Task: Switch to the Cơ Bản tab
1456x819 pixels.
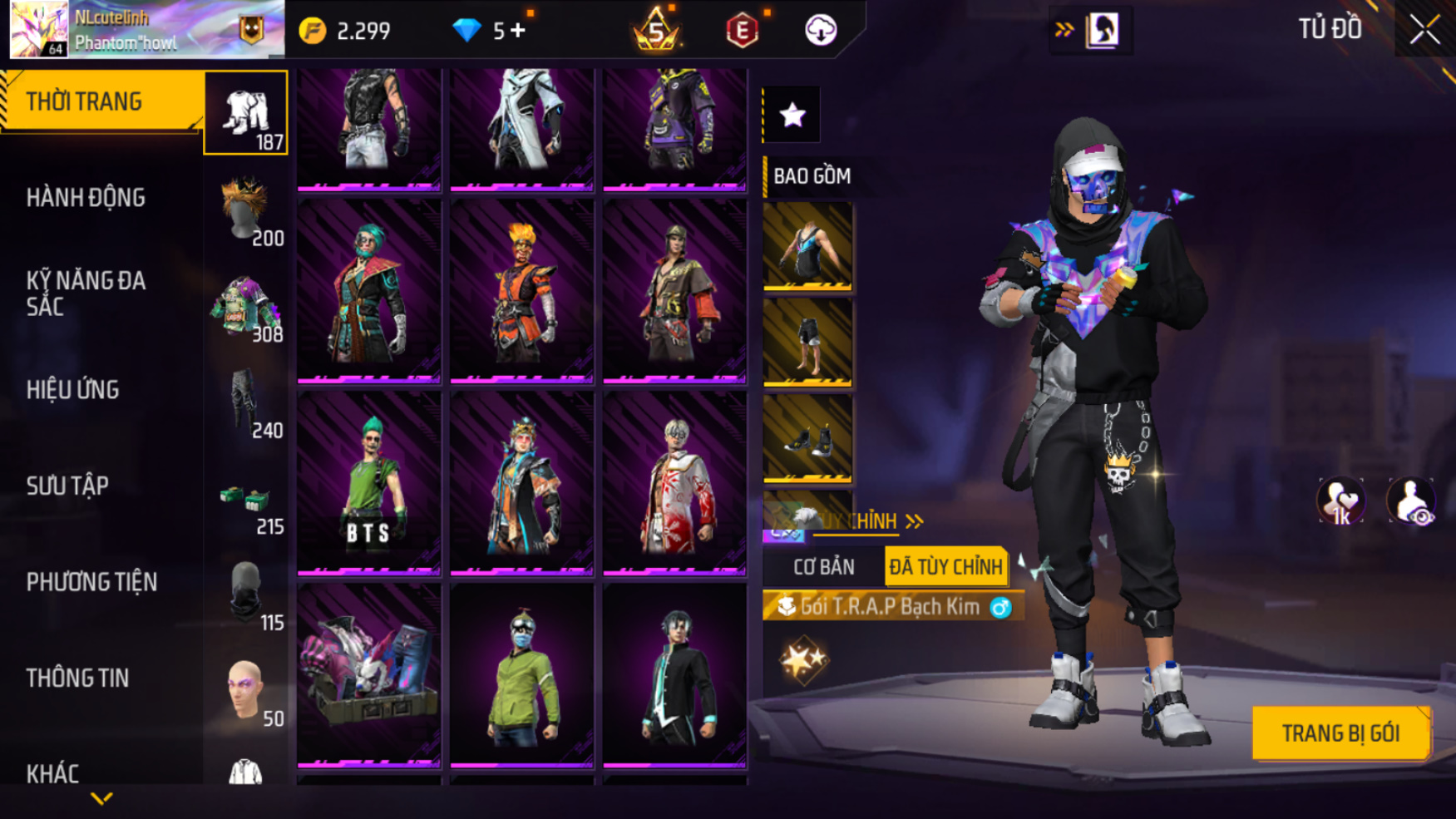Action: click(x=823, y=567)
